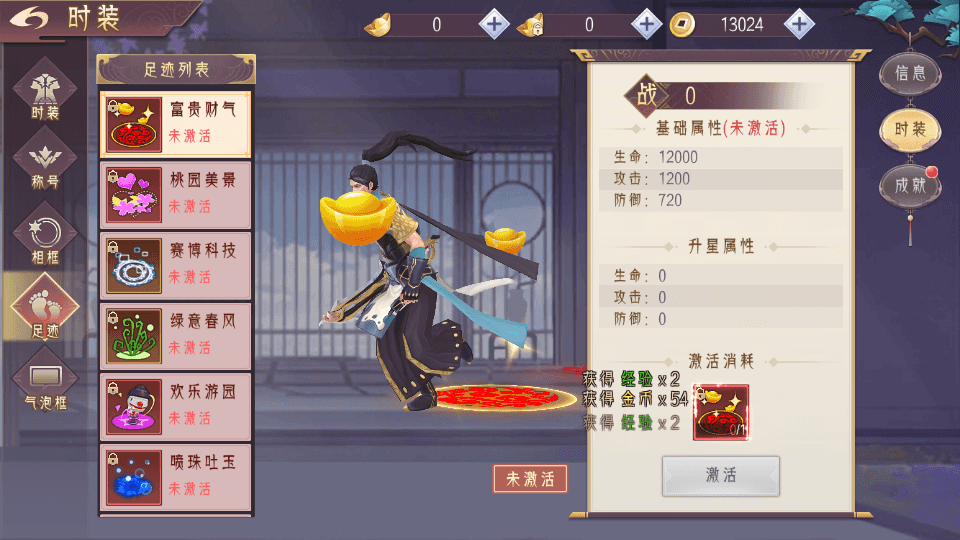Add locked ingots with the plus button

coord(647,24)
